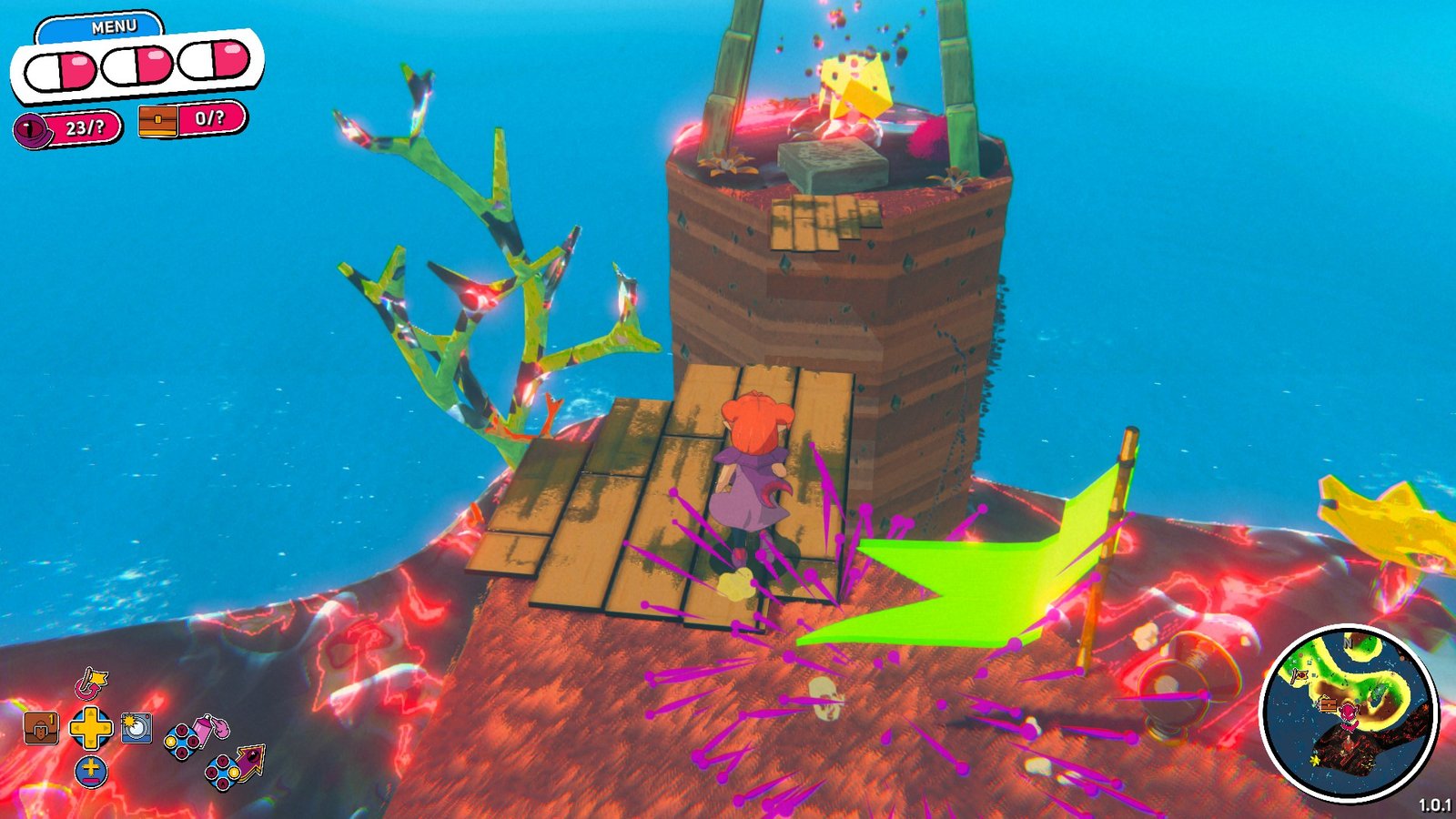Click the plus on the zoom control badge
1456x819 pixels.
click(91, 767)
